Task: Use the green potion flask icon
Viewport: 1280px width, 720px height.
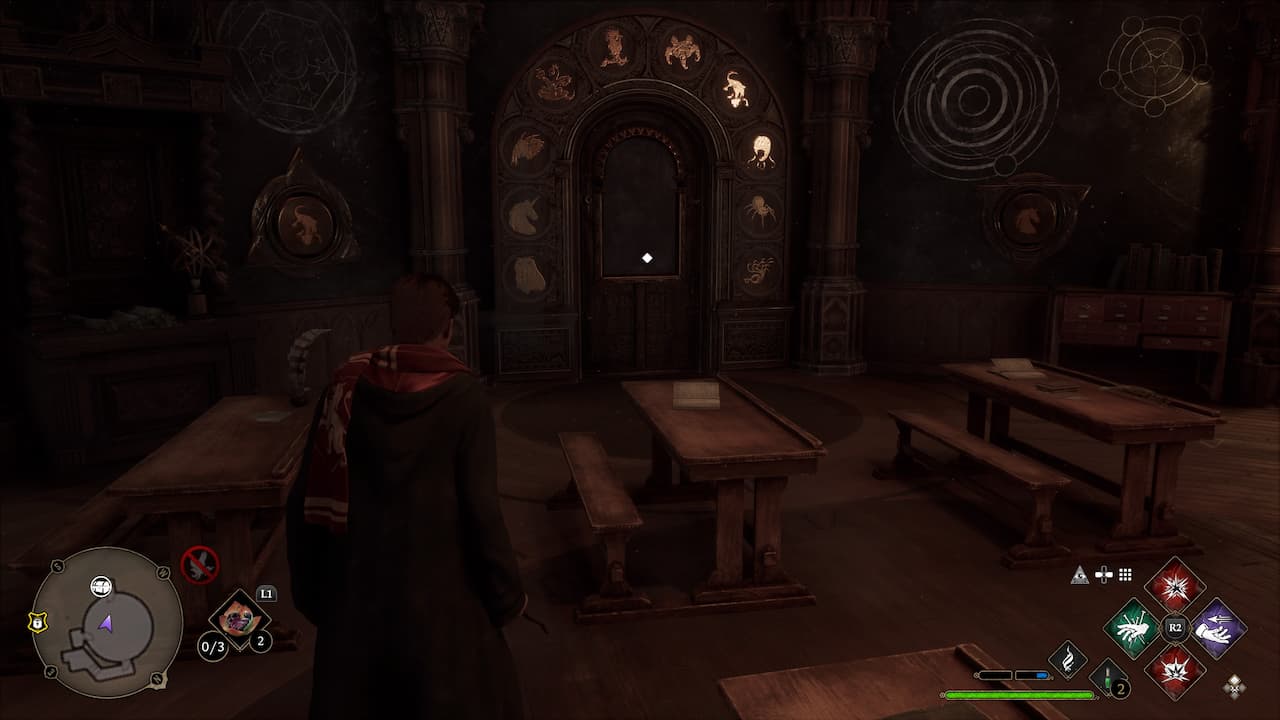Action: [1108, 677]
